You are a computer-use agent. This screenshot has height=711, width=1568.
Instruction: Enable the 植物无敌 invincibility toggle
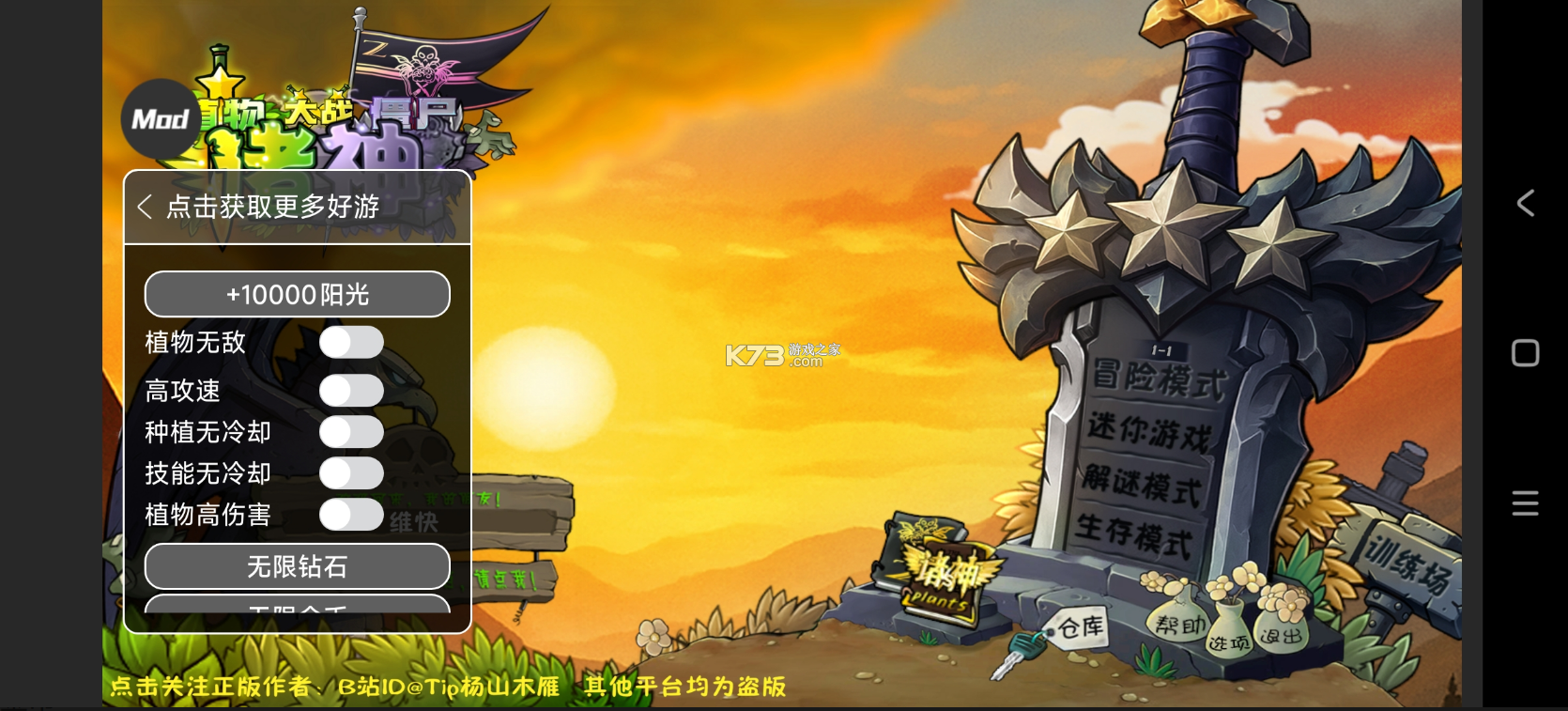pos(351,343)
